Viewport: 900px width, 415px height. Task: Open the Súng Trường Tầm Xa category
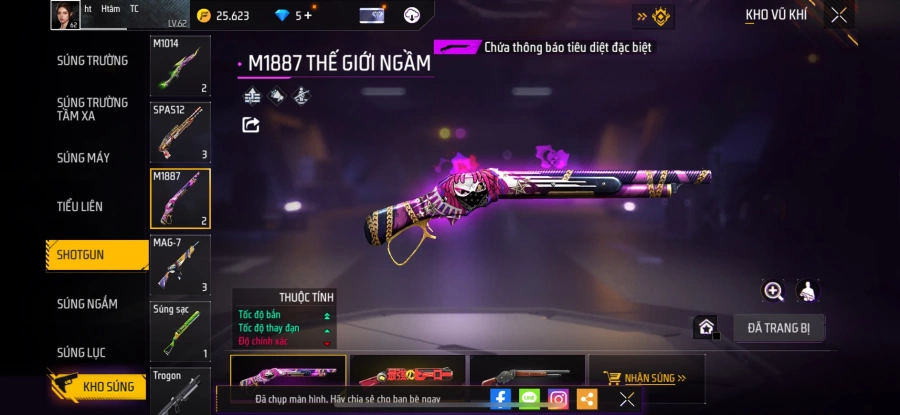(x=92, y=109)
